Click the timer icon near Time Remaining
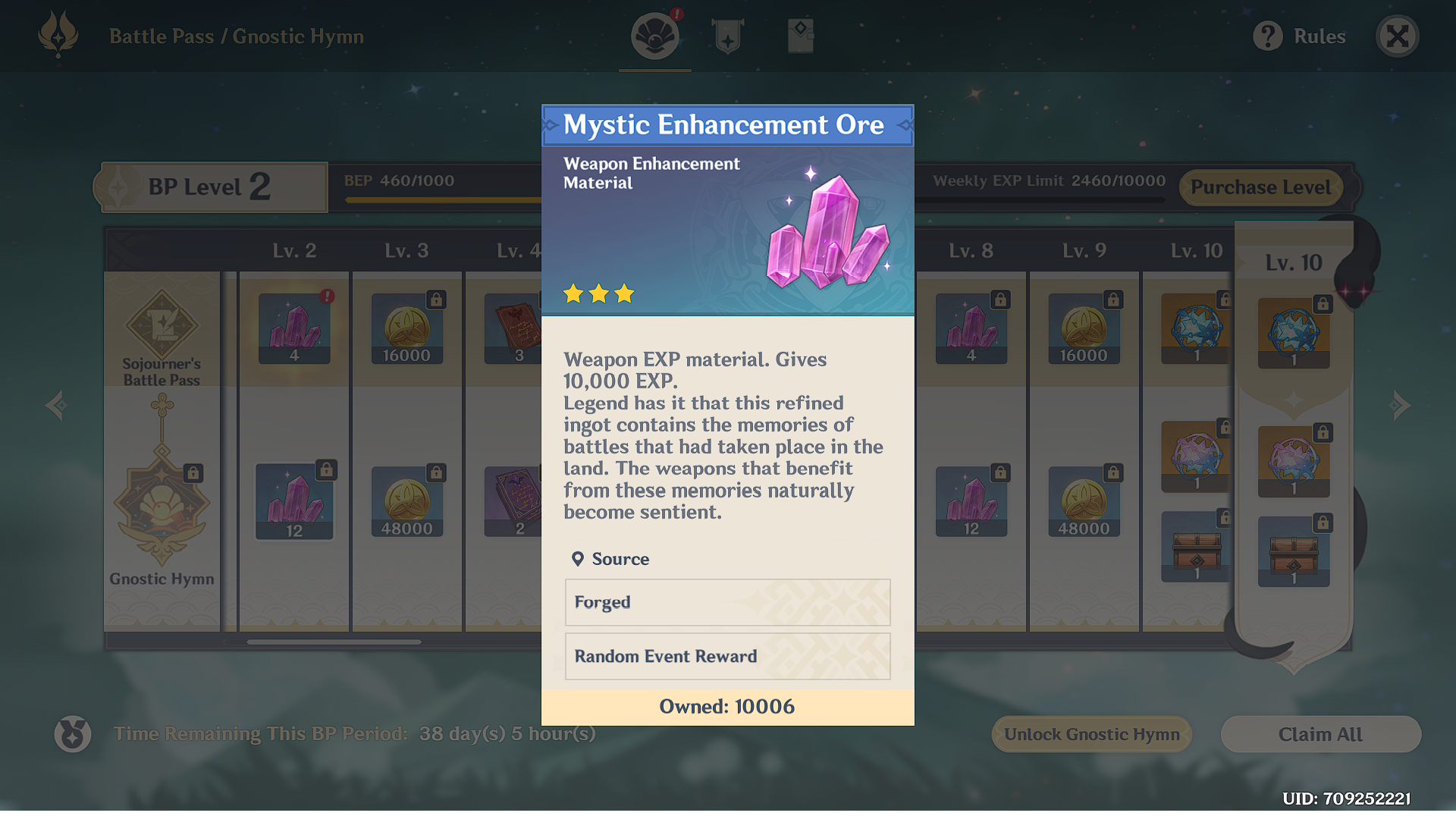 [x=72, y=733]
